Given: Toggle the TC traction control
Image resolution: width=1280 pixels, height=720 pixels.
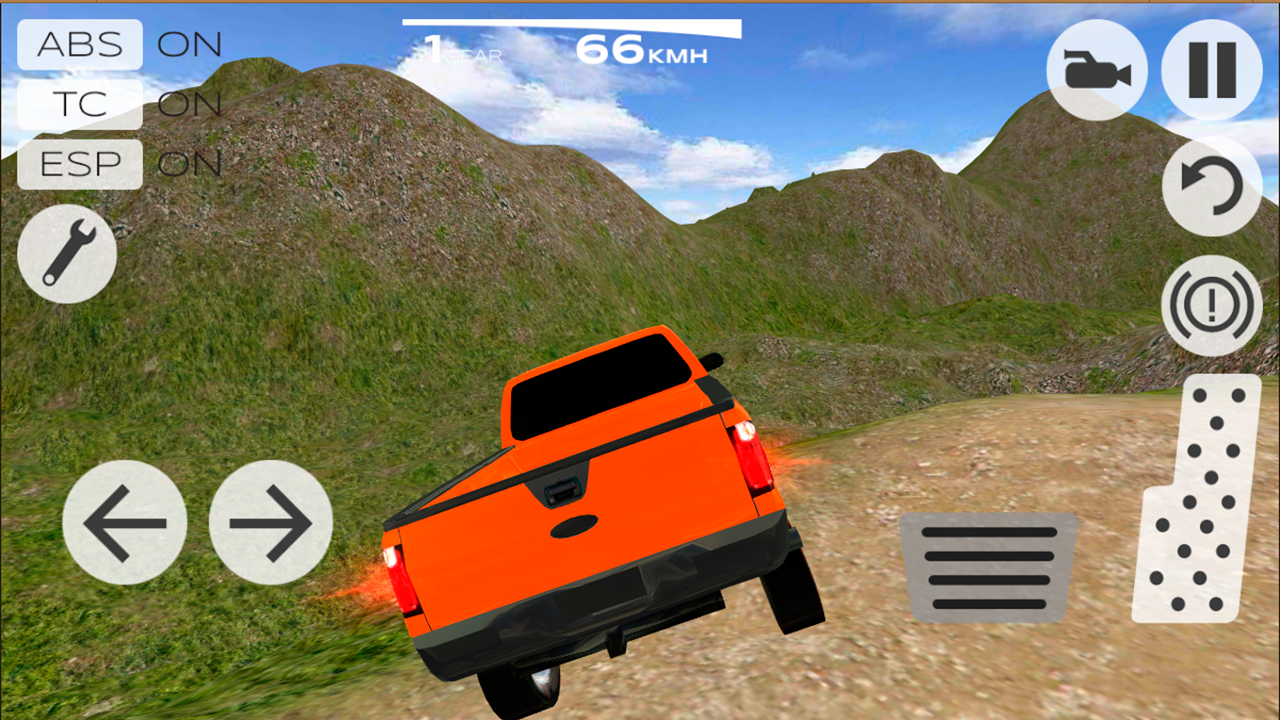Looking at the screenshot, I should 80,104.
